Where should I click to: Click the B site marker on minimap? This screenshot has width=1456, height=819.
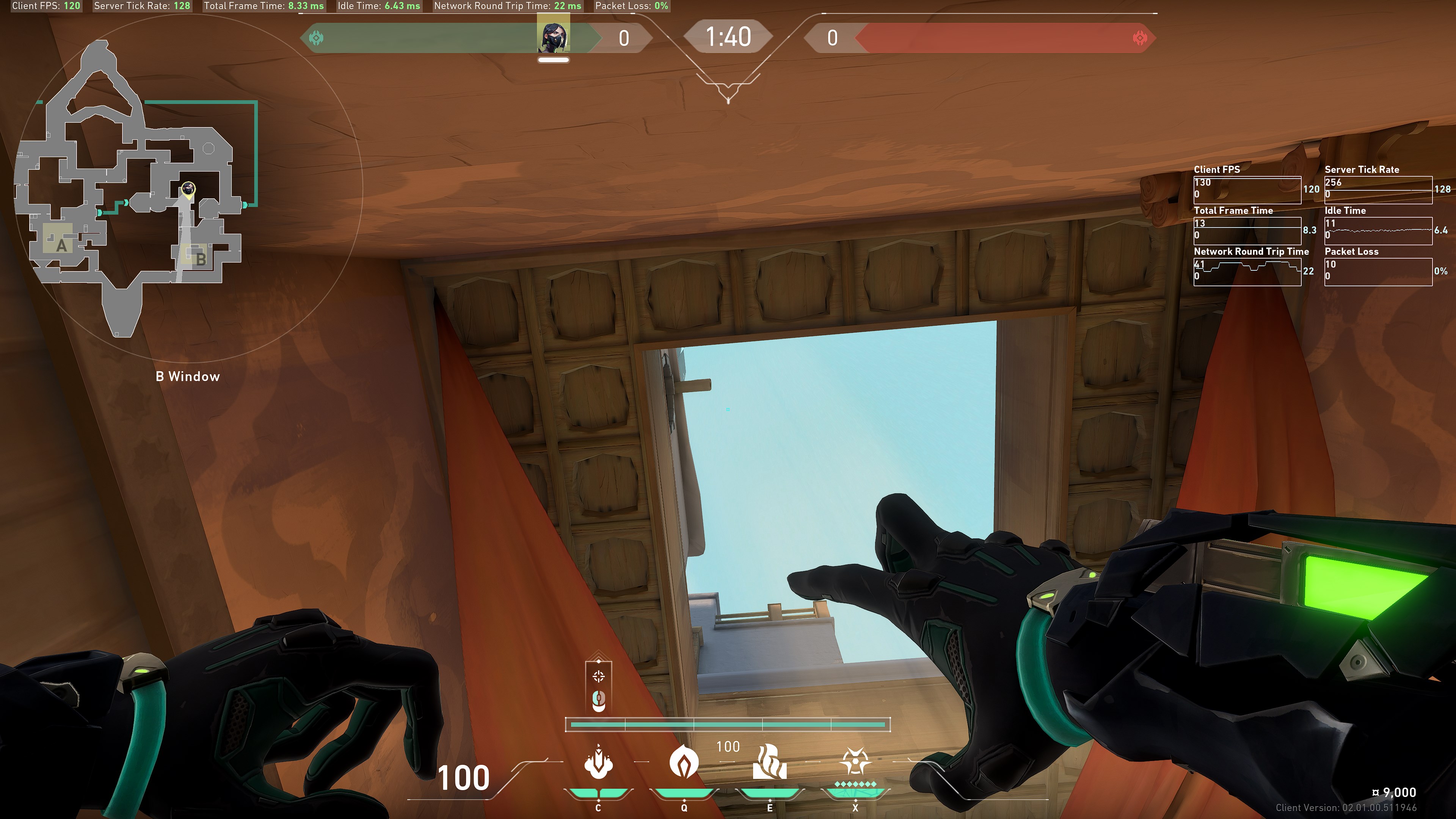click(199, 259)
